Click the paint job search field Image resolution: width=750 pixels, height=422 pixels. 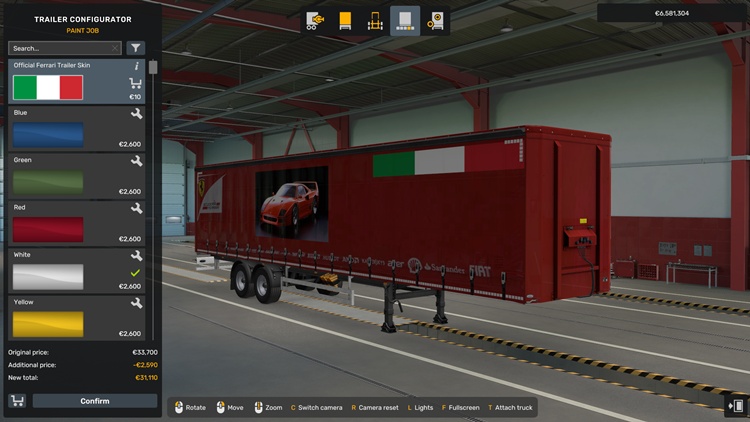click(x=58, y=48)
